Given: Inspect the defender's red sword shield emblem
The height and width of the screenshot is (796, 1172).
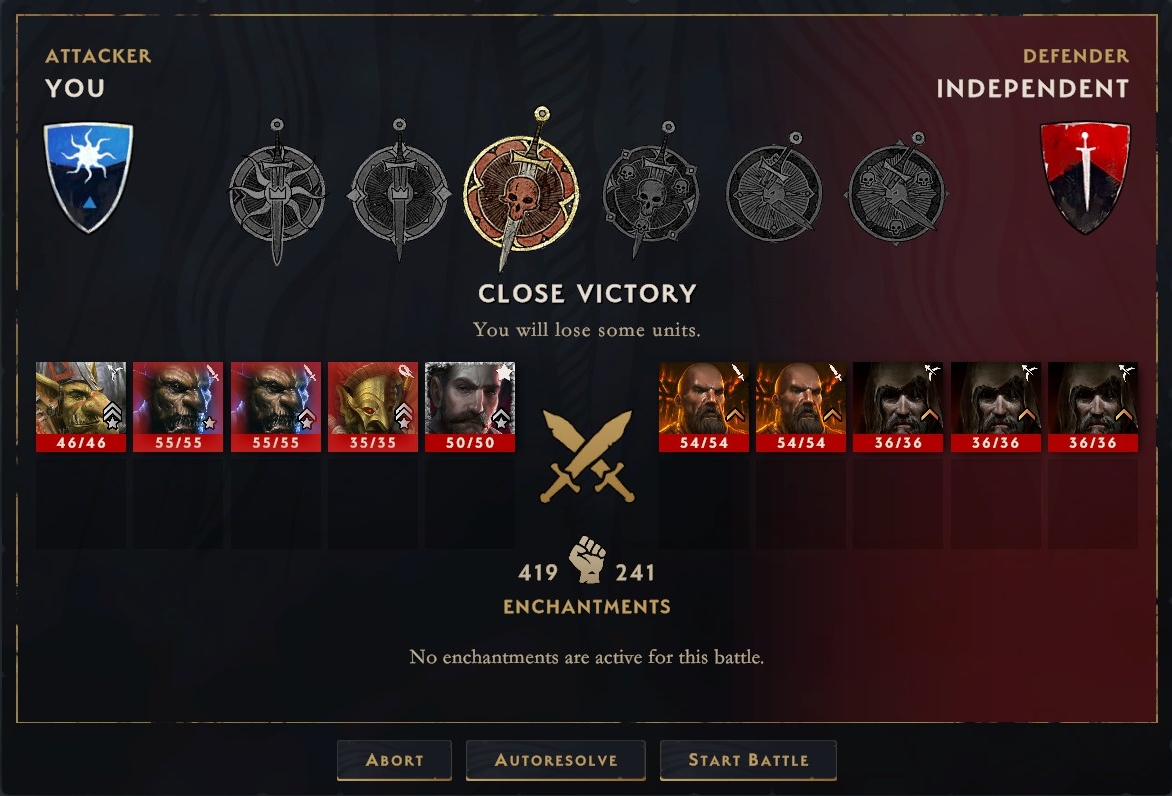Looking at the screenshot, I should [x=1085, y=176].
